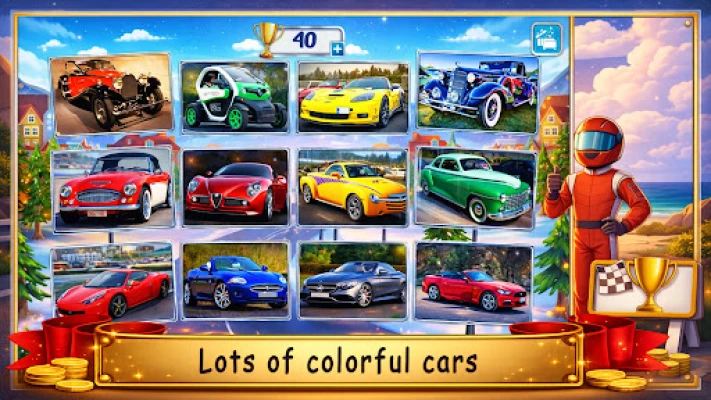This screenshot has width=711, height=400.
Task: Pick the blue vintage car picture
Action: pyautogui.click(x=477, y=92)
